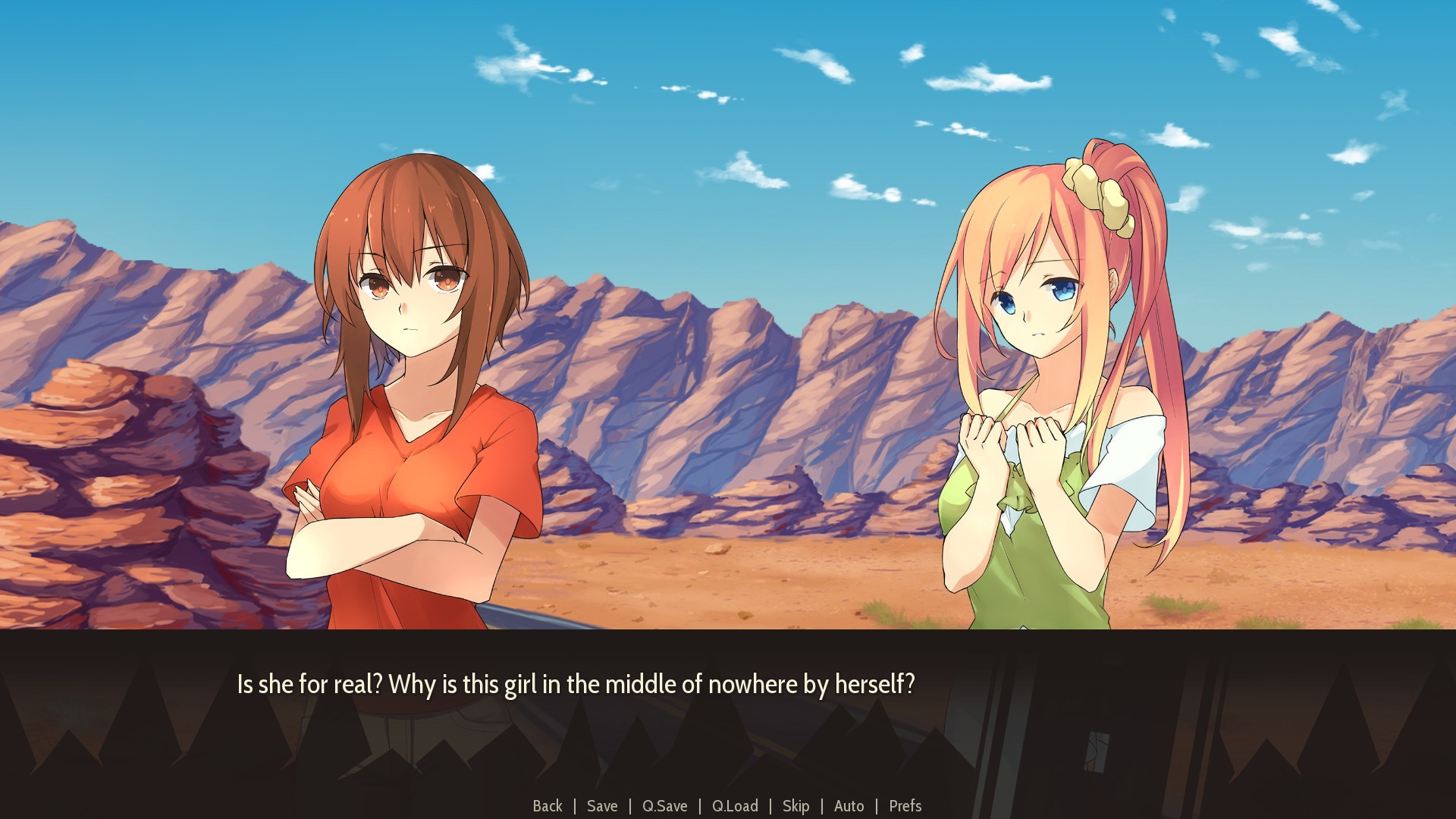Toggle Skip to fast-forward seen text
1456x819 pixels.
[796, 806]
